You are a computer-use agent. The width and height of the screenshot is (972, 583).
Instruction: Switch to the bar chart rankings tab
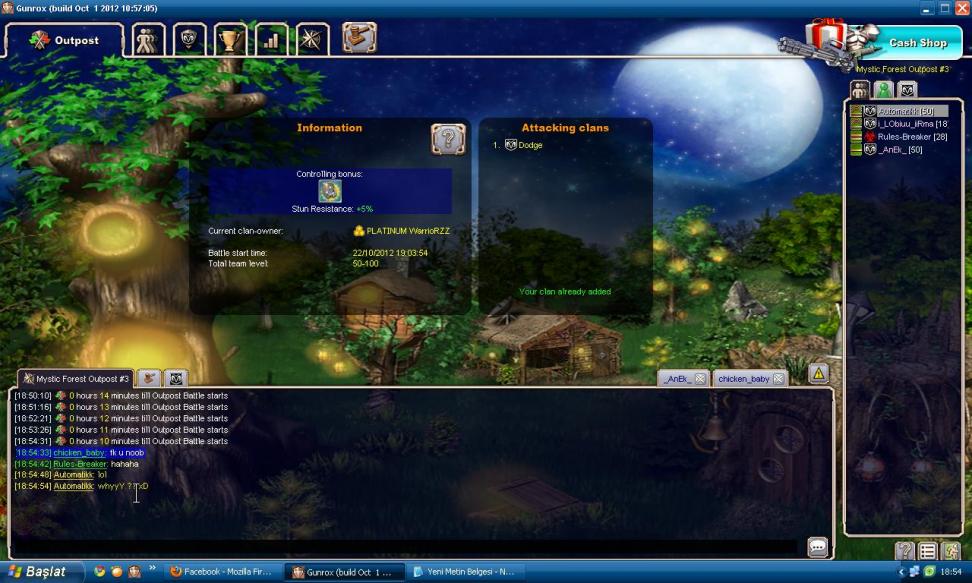(x=270, y=40)
